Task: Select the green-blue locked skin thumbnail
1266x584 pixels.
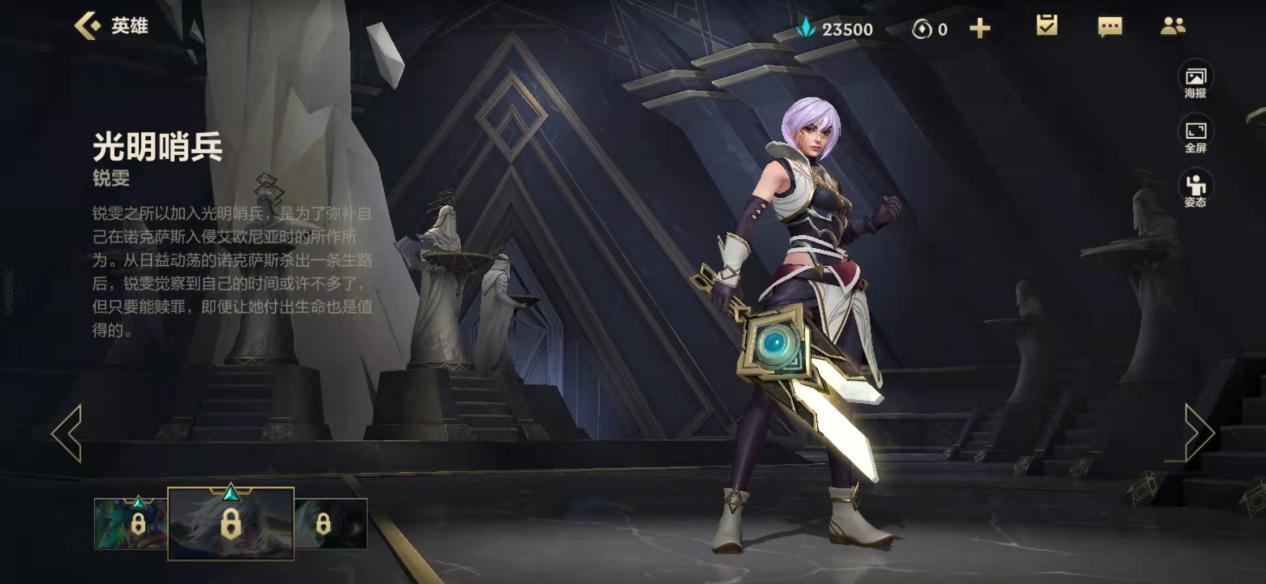Action: 130,524
